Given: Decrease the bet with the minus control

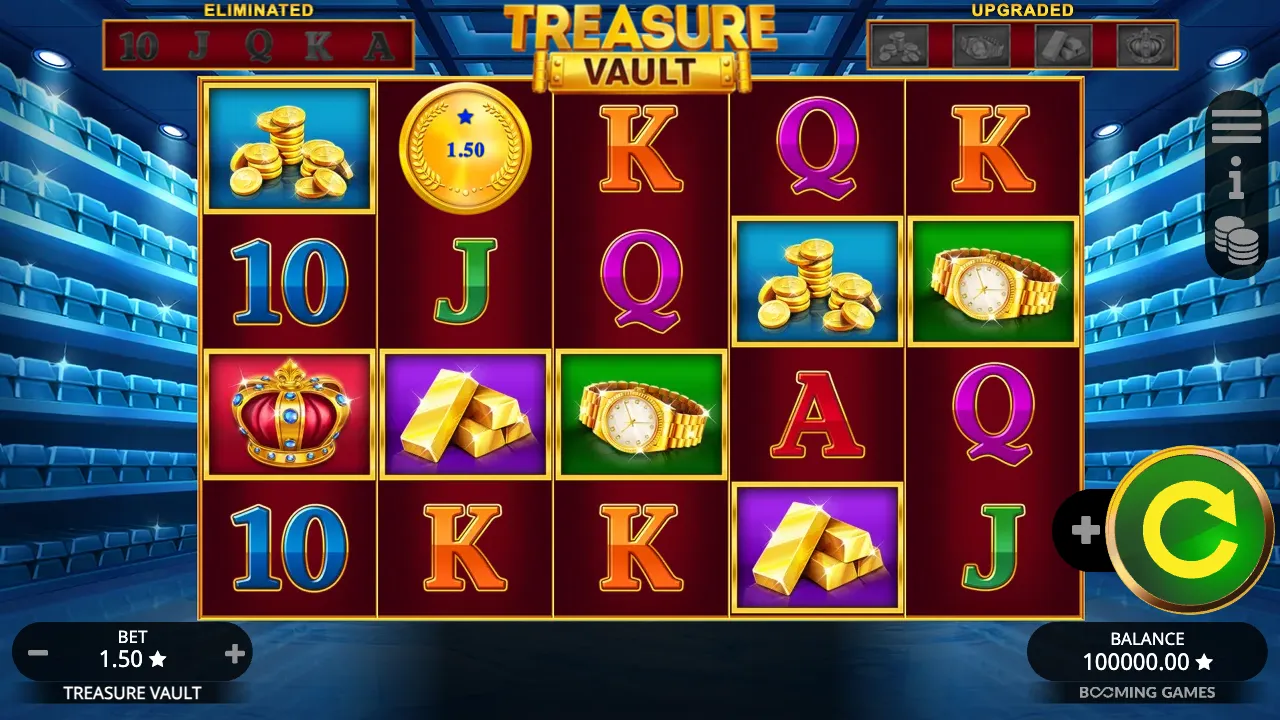Looking at the screenshot, I should pyautogui.click(x=38, y=652).
